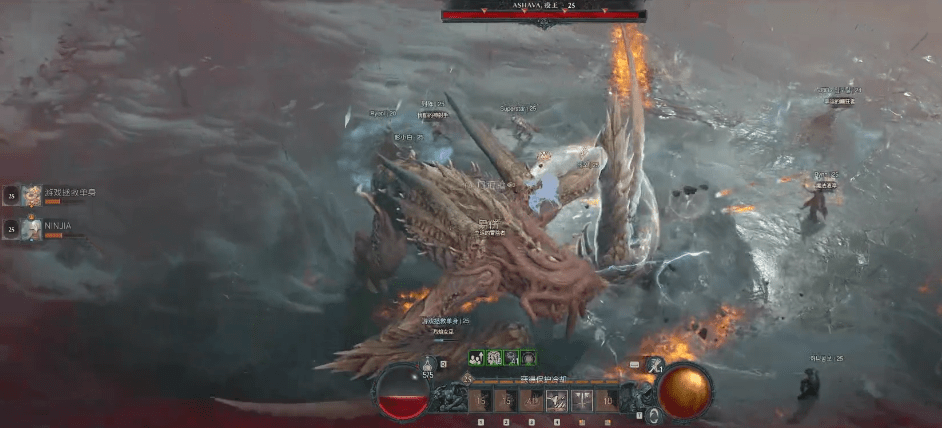
Task: Select the NINJIA party member portrait
Action: coord(33,228)
